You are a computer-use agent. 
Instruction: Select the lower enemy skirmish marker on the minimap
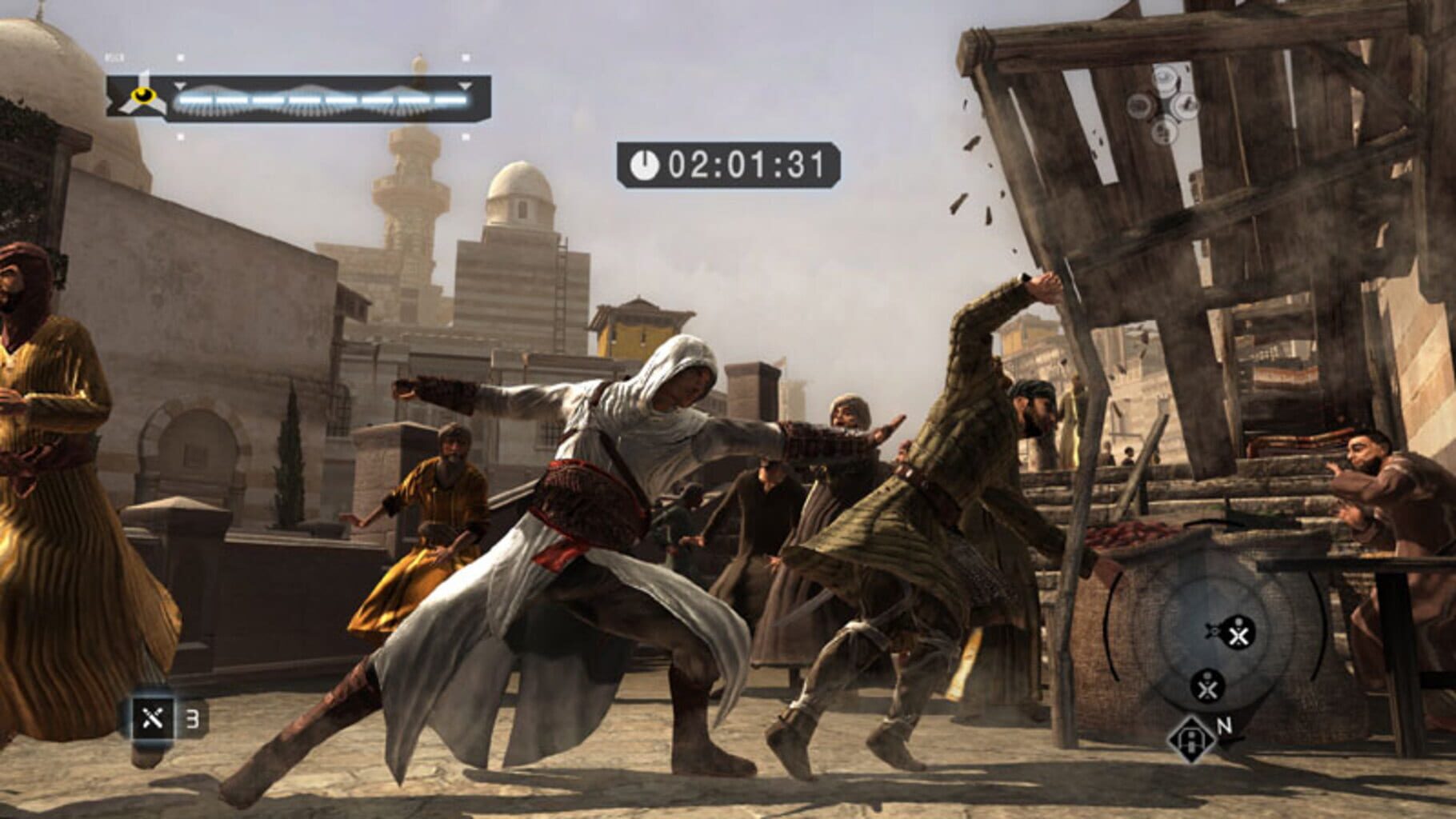[x=1206, y=686]
